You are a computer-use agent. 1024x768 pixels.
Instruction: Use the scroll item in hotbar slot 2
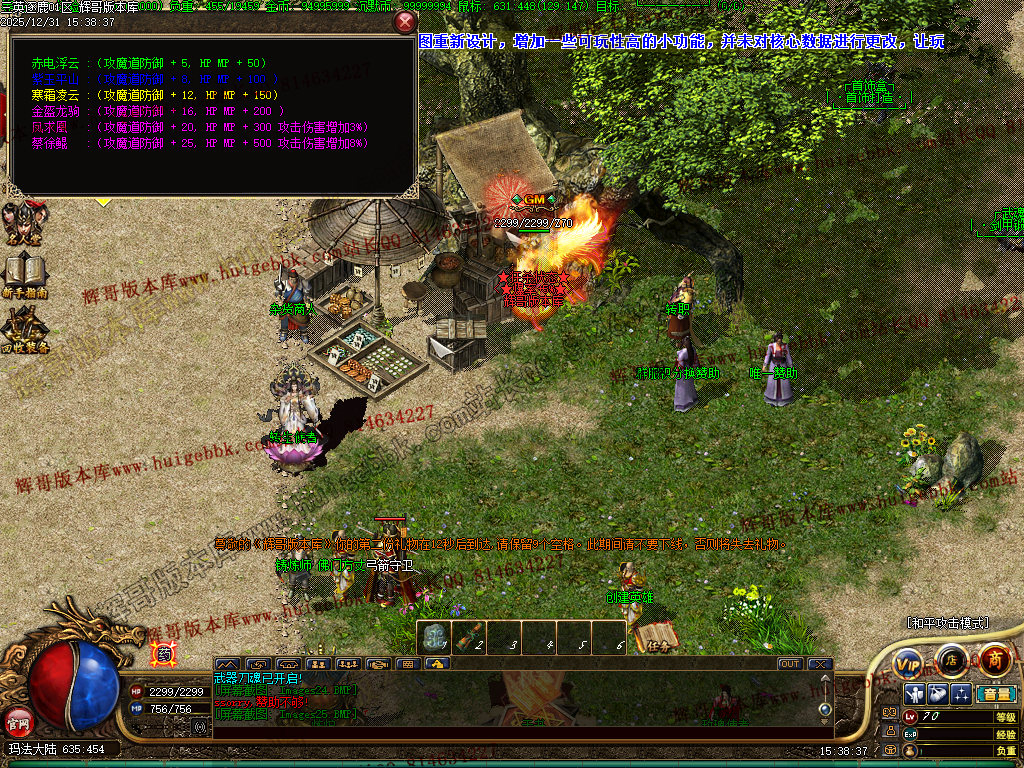pyautogui.click(x=469, y=638)
